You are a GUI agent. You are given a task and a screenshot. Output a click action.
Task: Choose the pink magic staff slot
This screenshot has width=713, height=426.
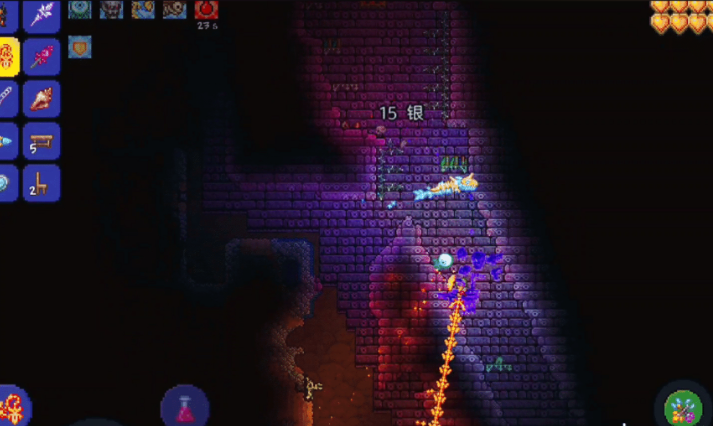click(42, 57)
